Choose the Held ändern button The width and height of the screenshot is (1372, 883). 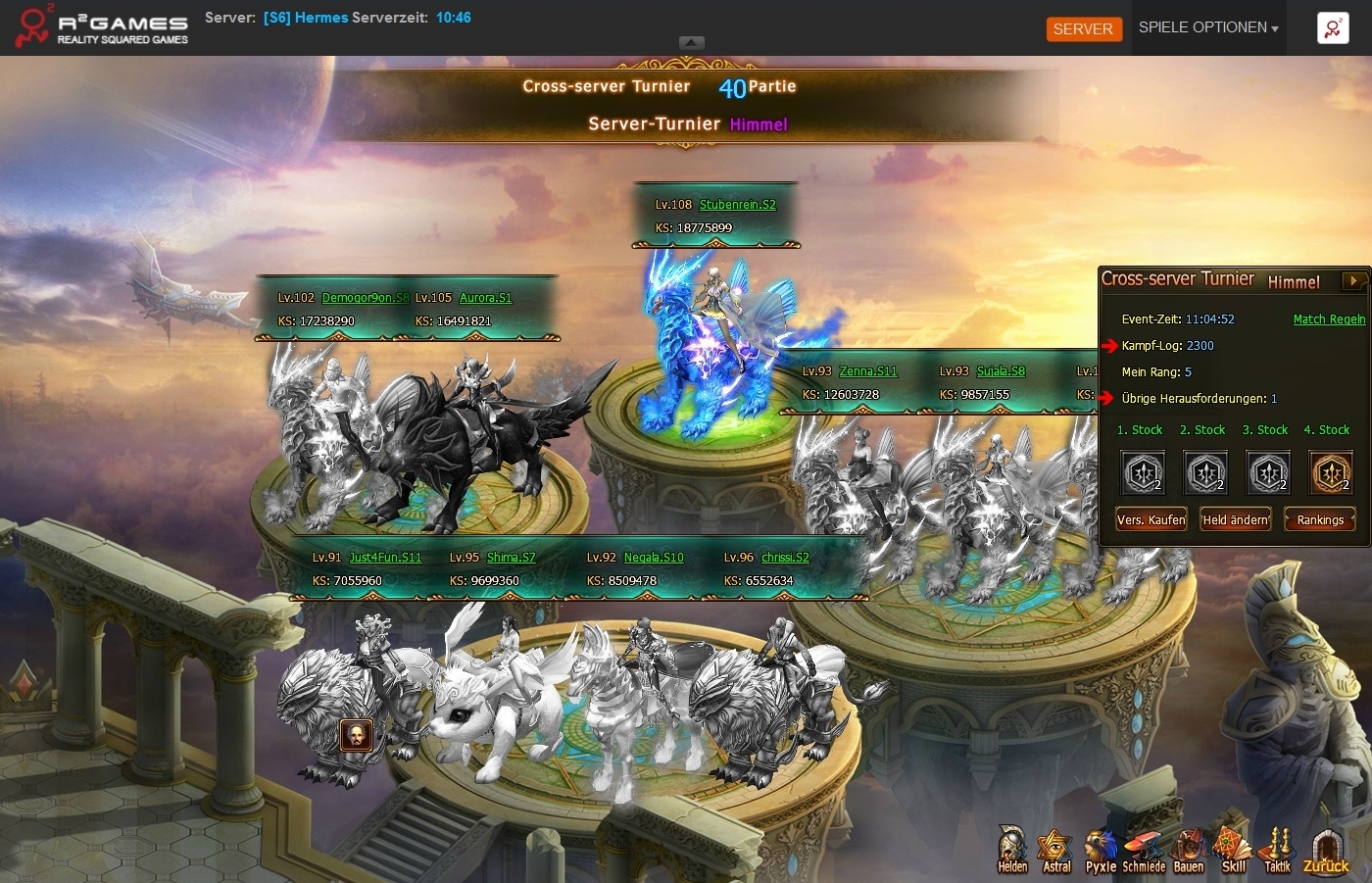[1235, 520]
